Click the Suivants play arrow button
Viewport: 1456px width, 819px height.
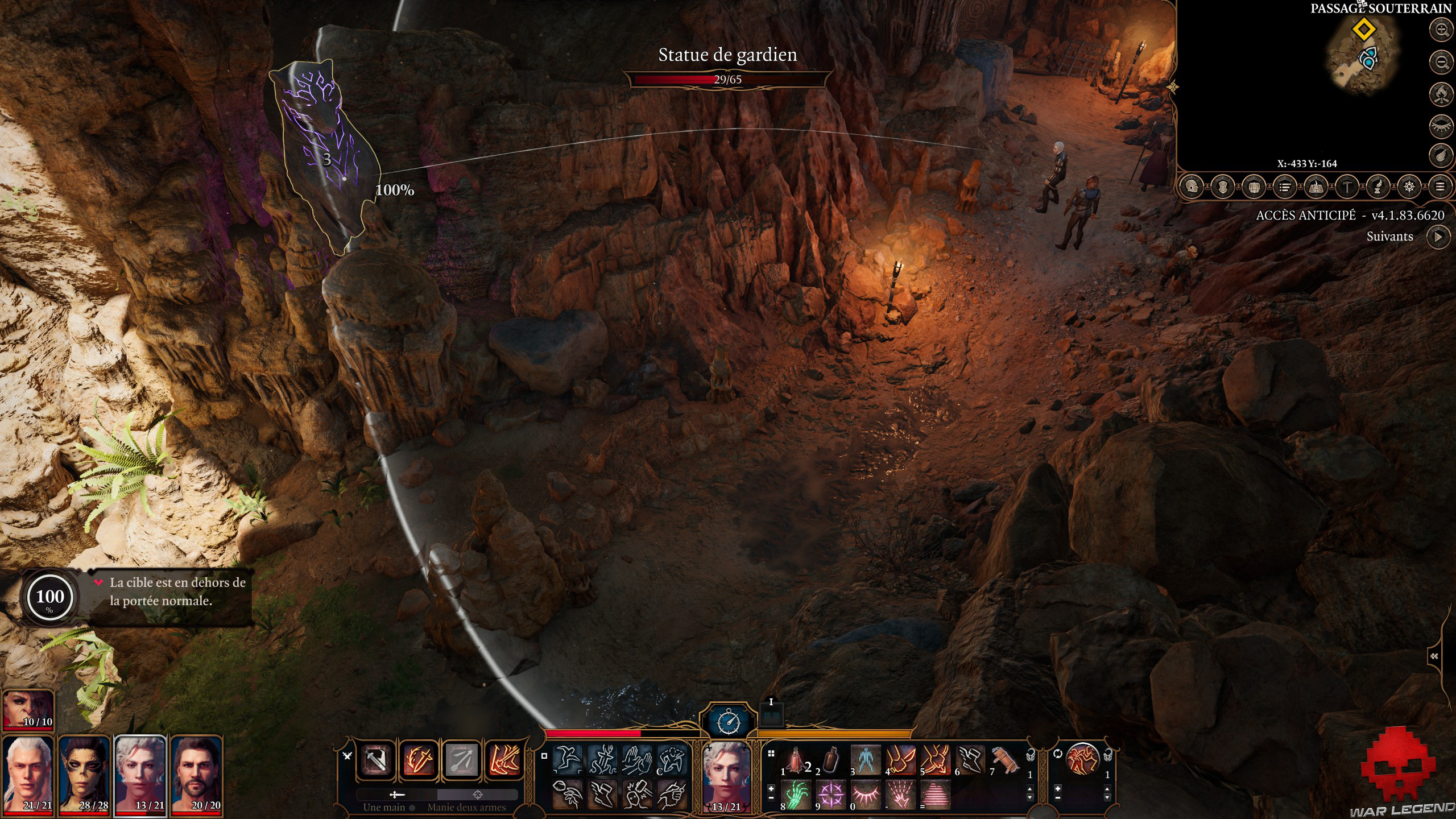tap(1438, 237)
